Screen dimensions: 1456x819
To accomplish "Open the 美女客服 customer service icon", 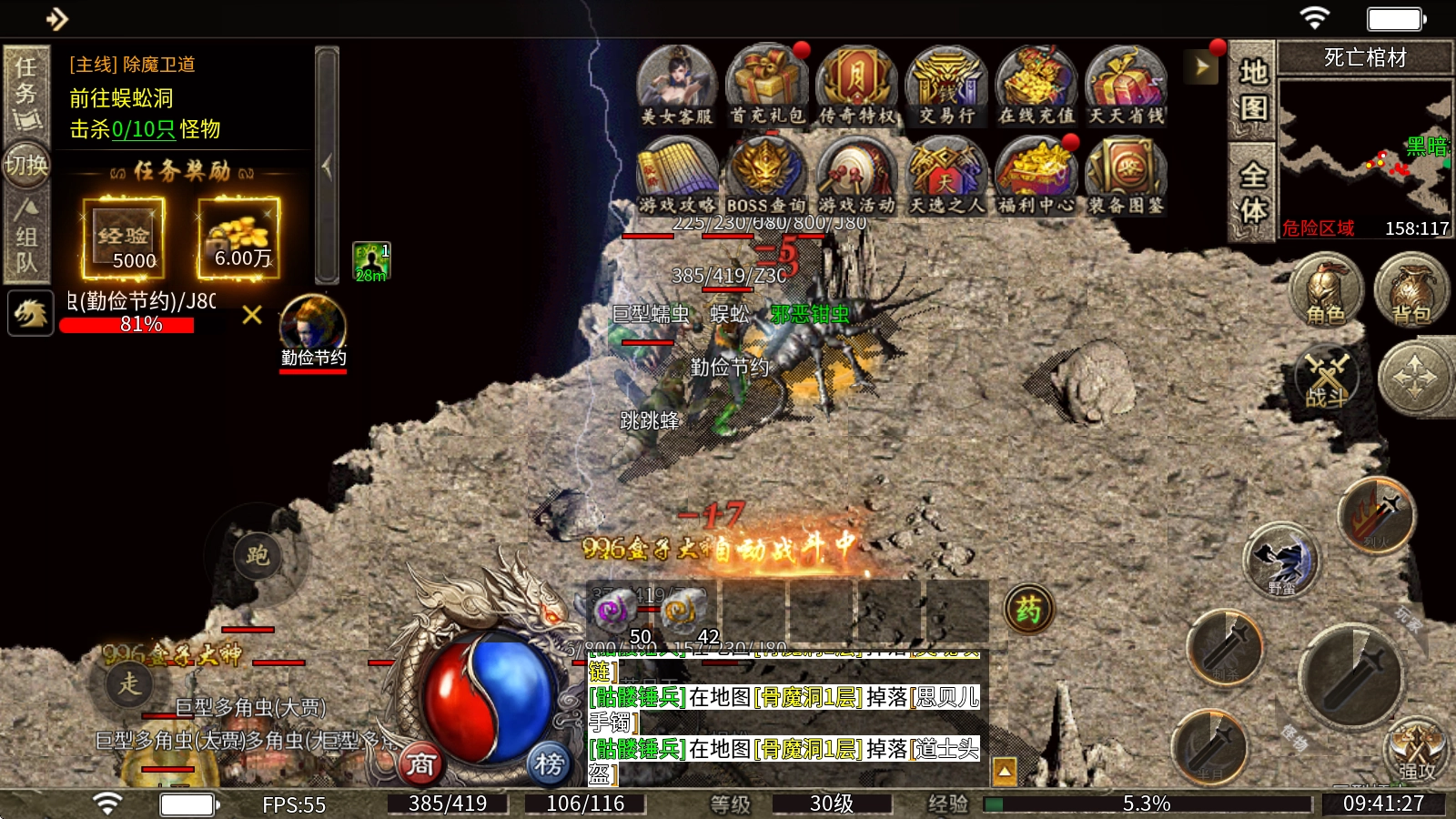I will (676, 86).
